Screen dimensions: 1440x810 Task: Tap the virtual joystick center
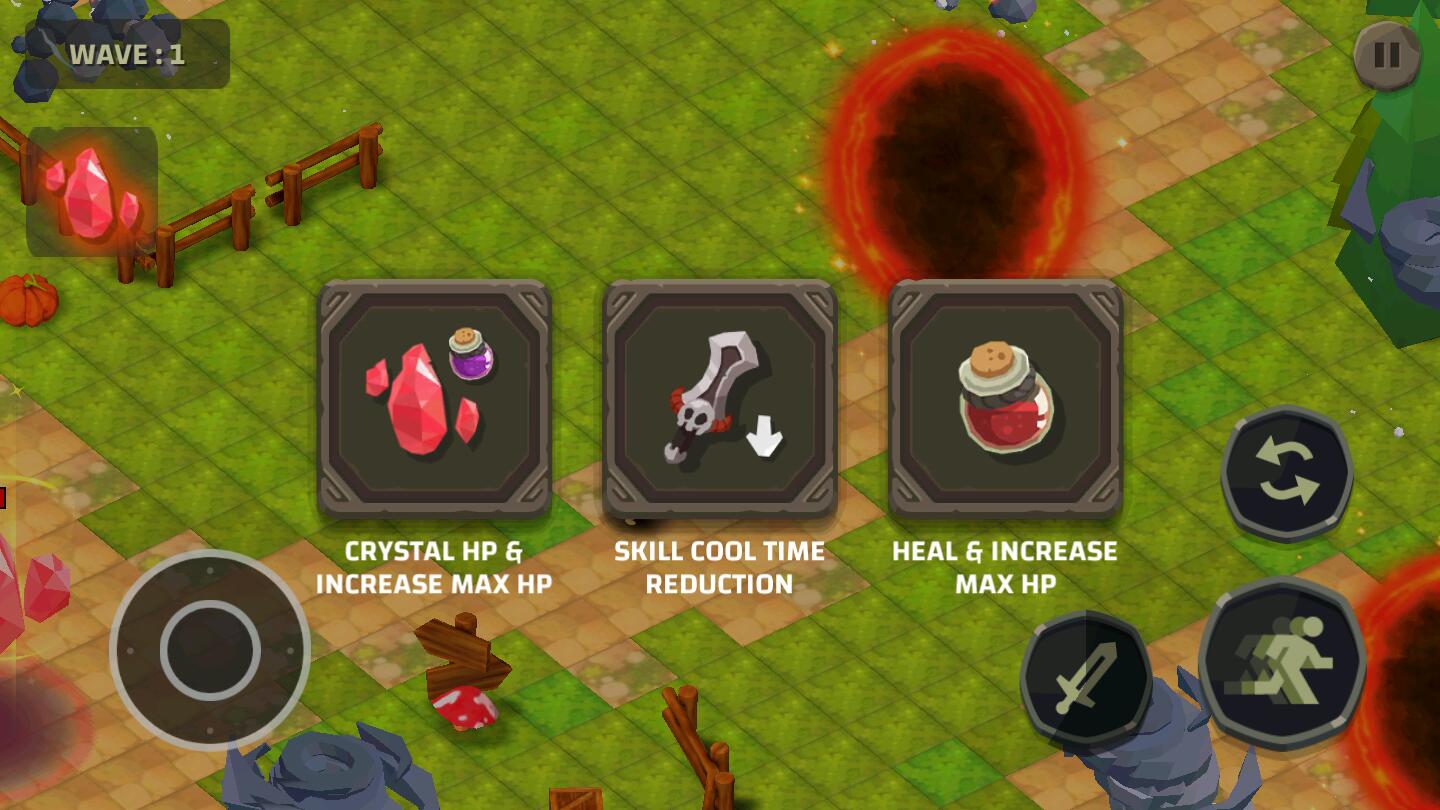[210, 650]
